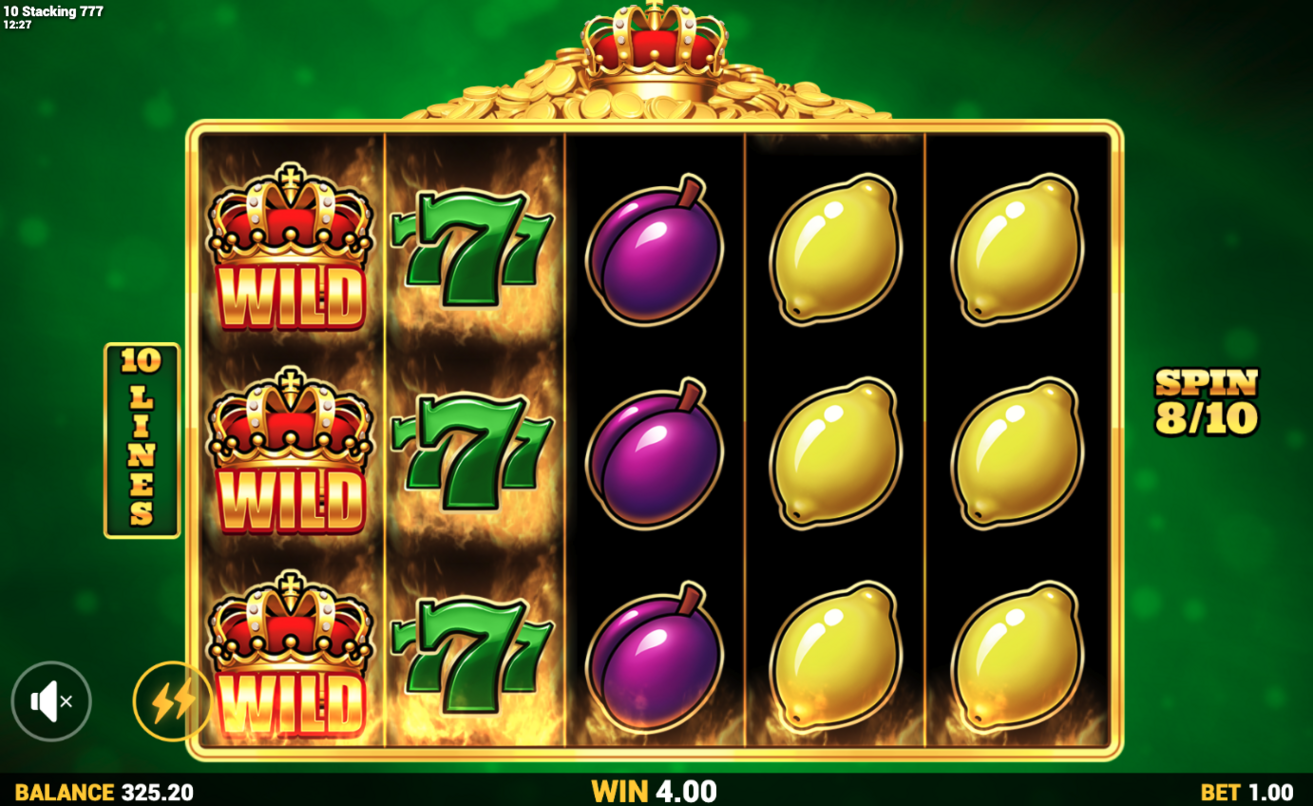1313x806 pixels.
Task: Click the lemon symbol atop reel four
Action: pos(839,250)
